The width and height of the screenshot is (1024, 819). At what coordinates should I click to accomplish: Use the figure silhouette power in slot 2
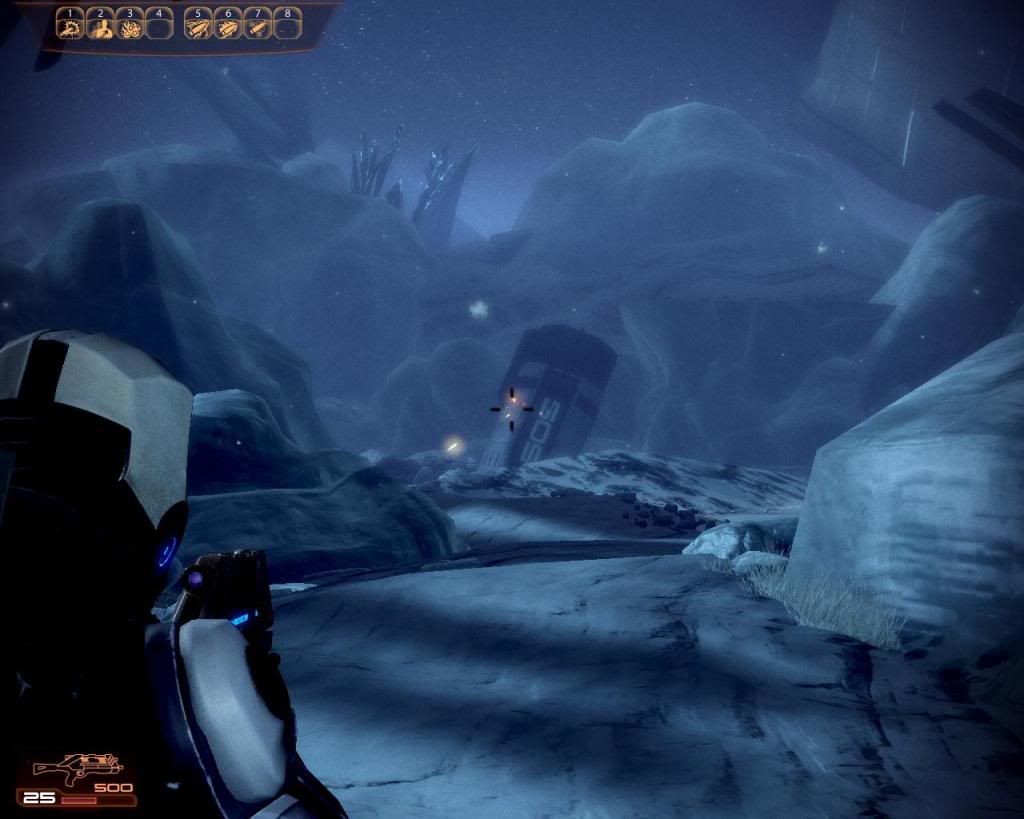(100, 27)
